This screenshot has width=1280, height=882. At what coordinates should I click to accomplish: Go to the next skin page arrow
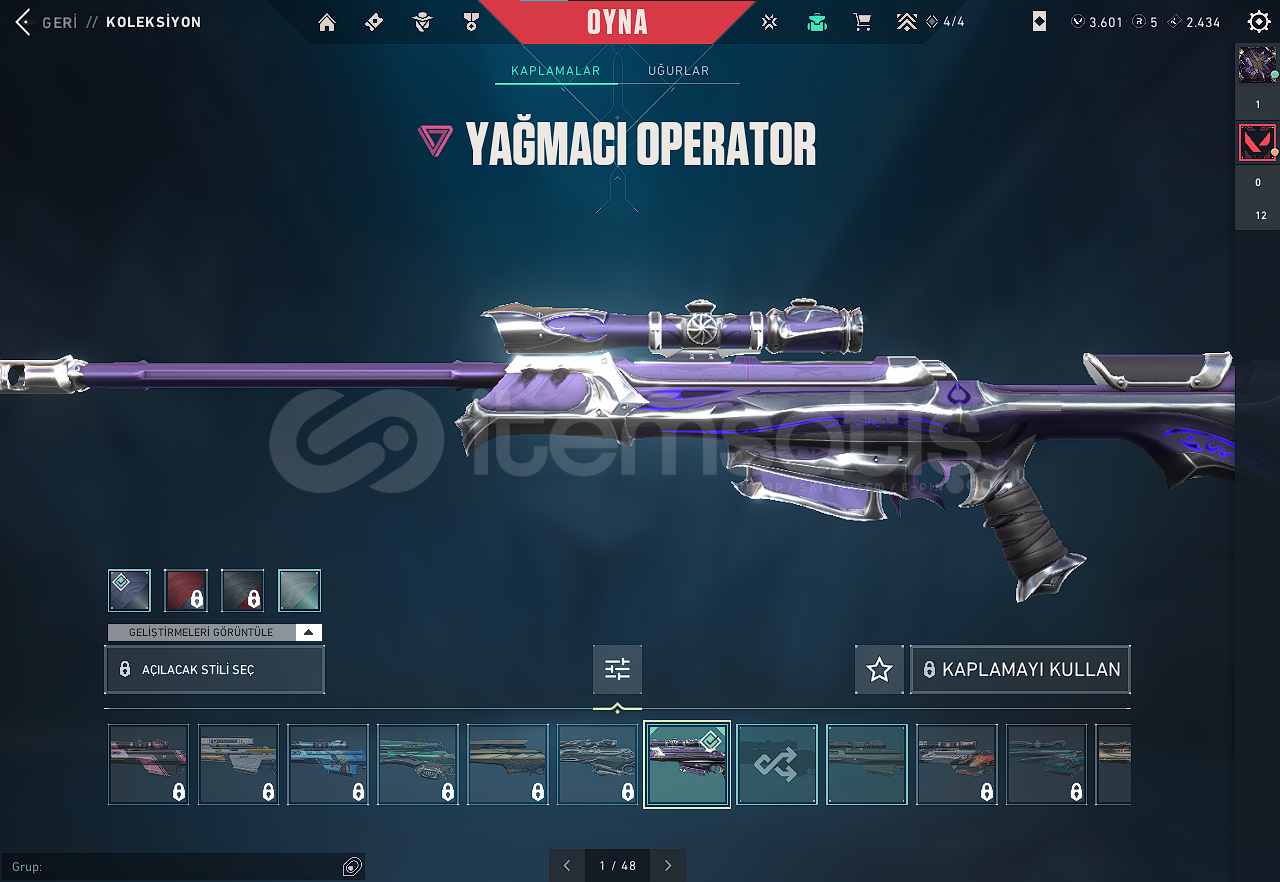(x=668, y=865)
